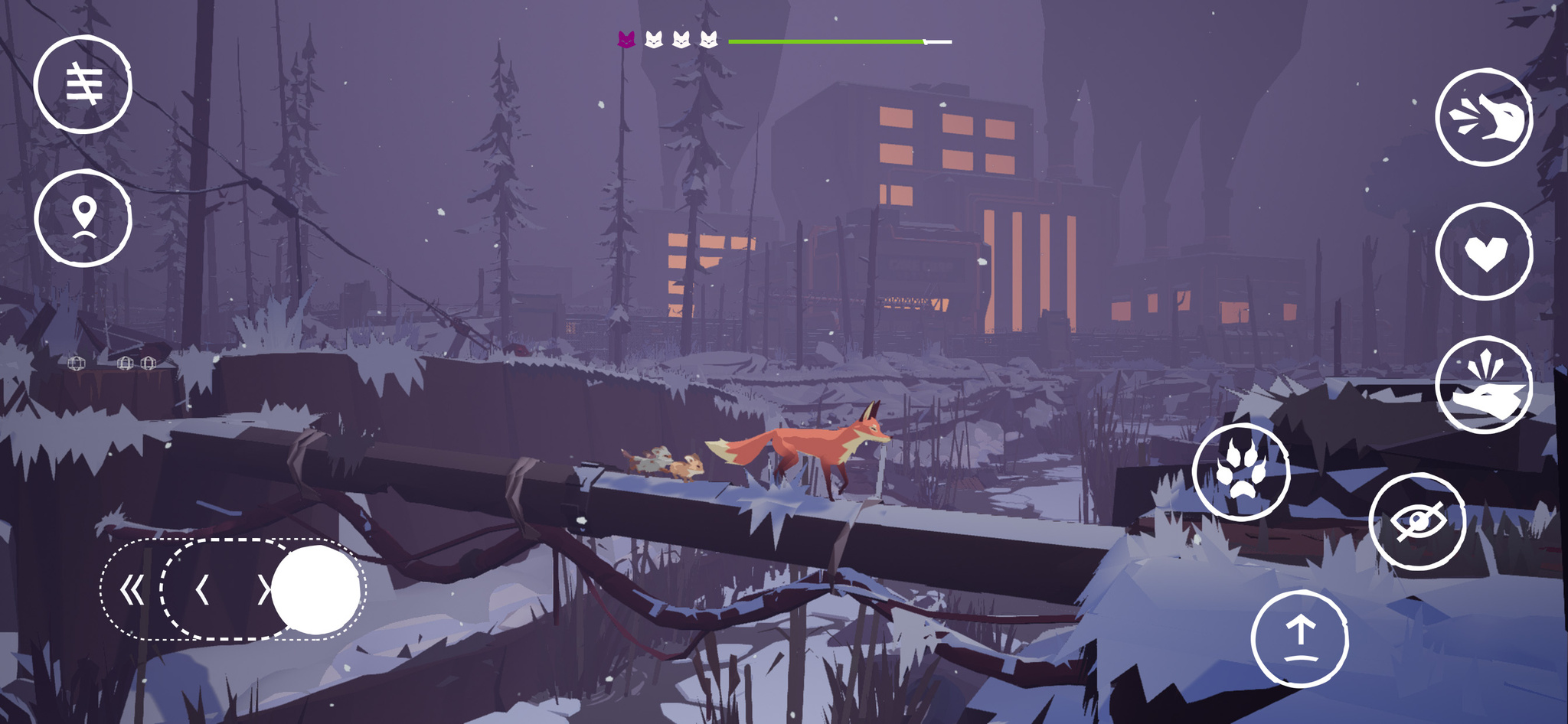Select the purple fox cub indicator
The width and height of the screenshot is (1568, 724).
pyautogui.click(x=626, y=38)
